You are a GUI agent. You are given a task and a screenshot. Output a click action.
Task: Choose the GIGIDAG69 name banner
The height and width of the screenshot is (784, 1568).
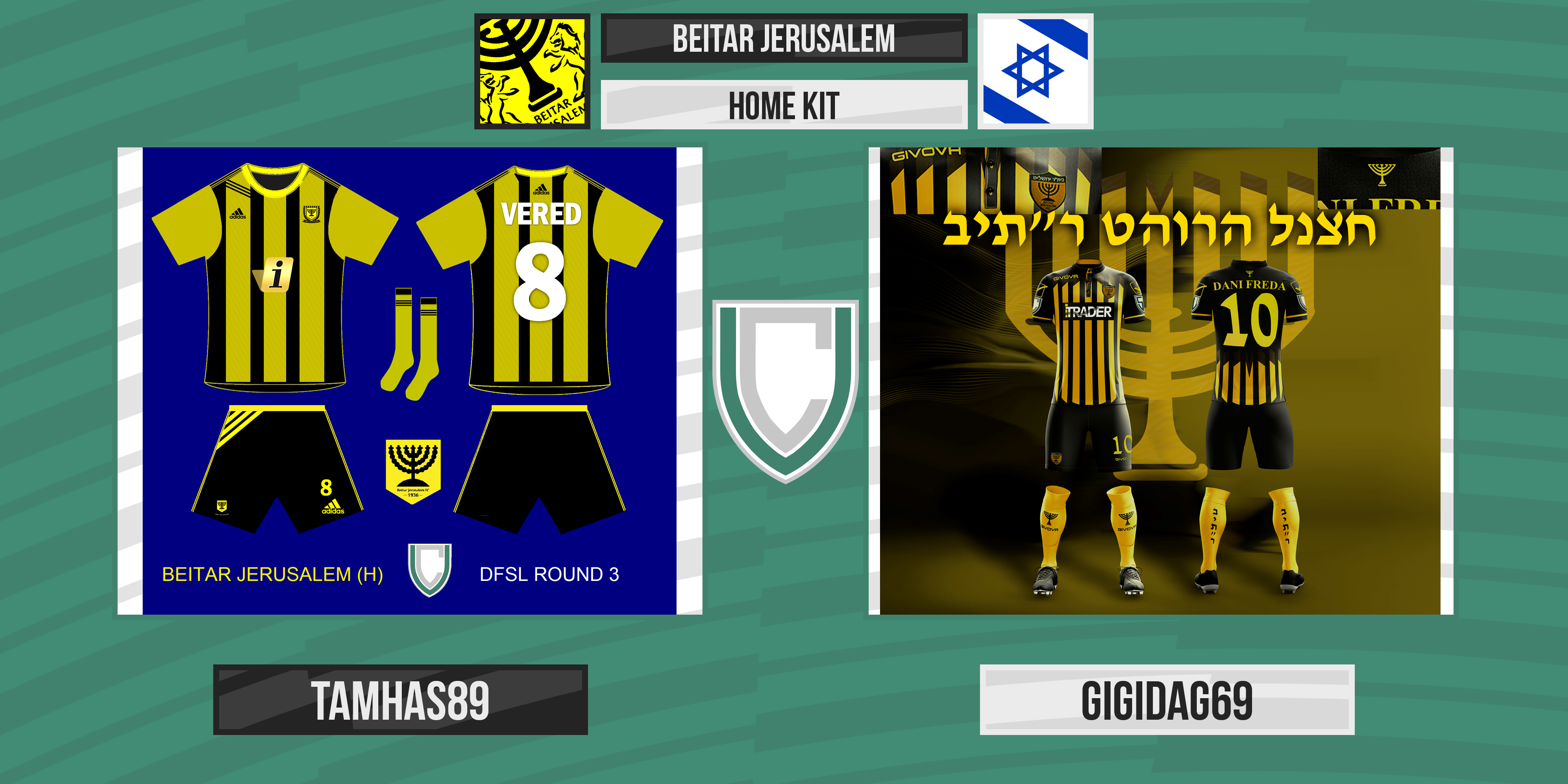[1166, 699]
